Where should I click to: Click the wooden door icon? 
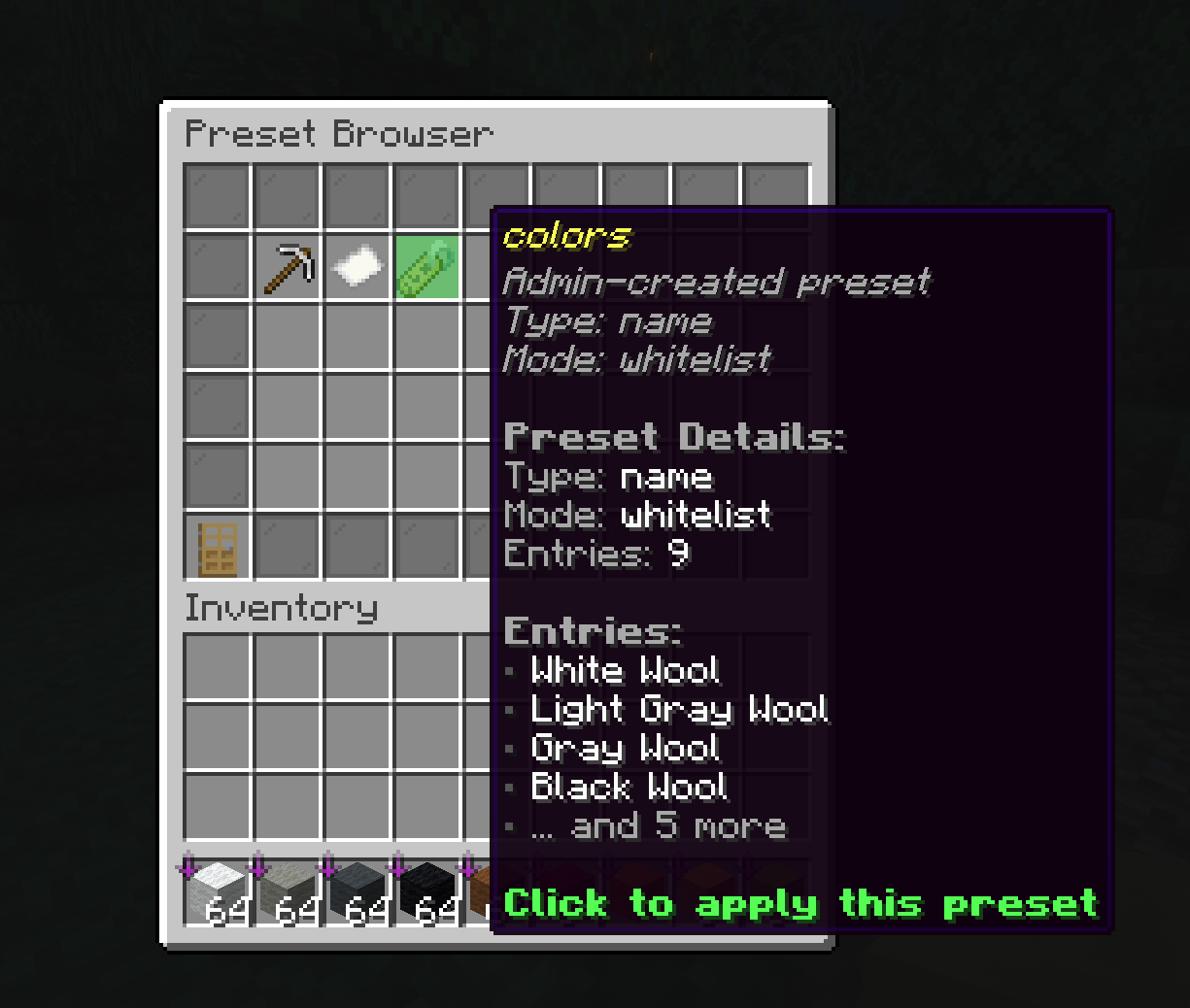pos(218,549)
